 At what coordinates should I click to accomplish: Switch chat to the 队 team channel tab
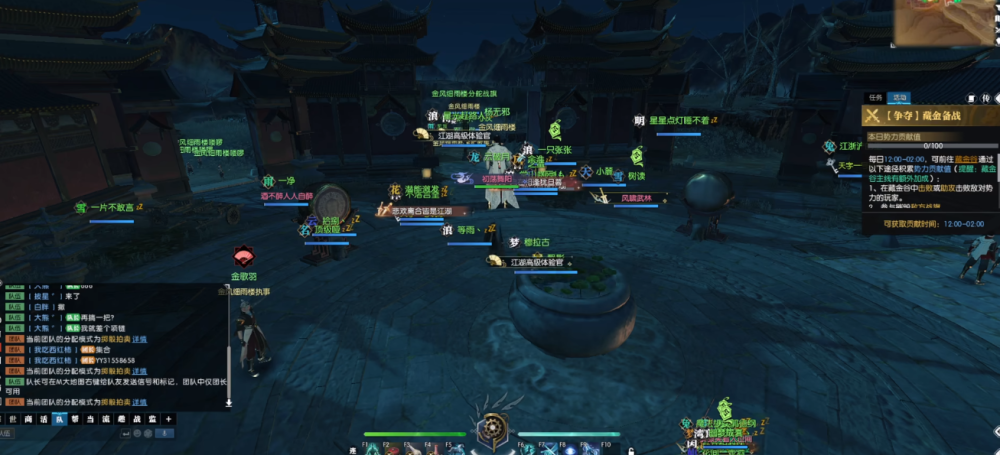tap(58, 419)
